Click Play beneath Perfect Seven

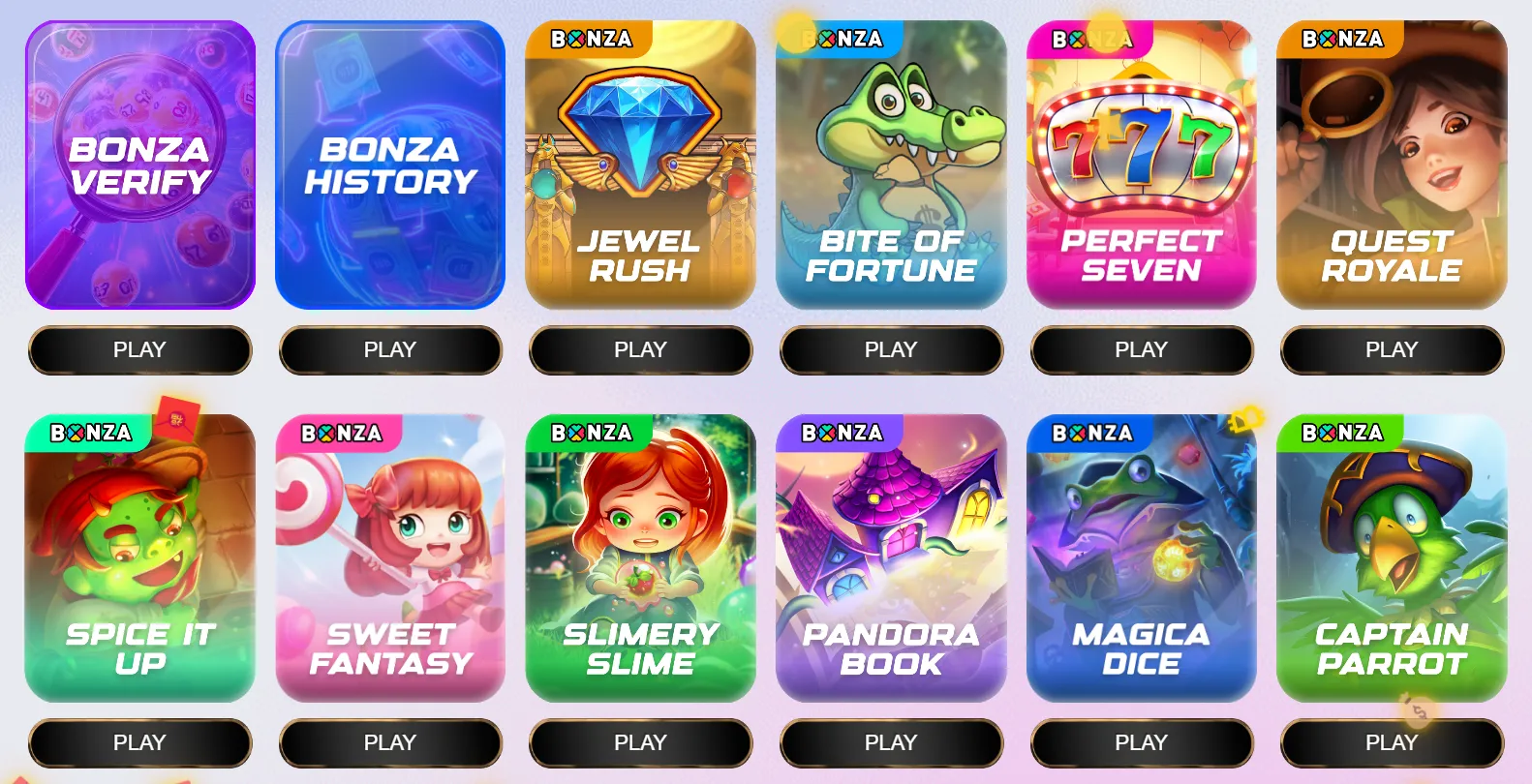click(1141, 349)
